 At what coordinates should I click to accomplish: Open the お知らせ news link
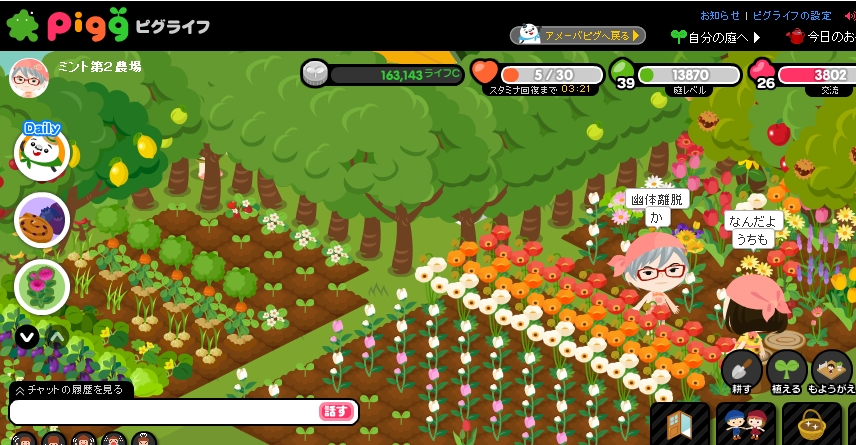pyautogui.click(x=719, y=15)
